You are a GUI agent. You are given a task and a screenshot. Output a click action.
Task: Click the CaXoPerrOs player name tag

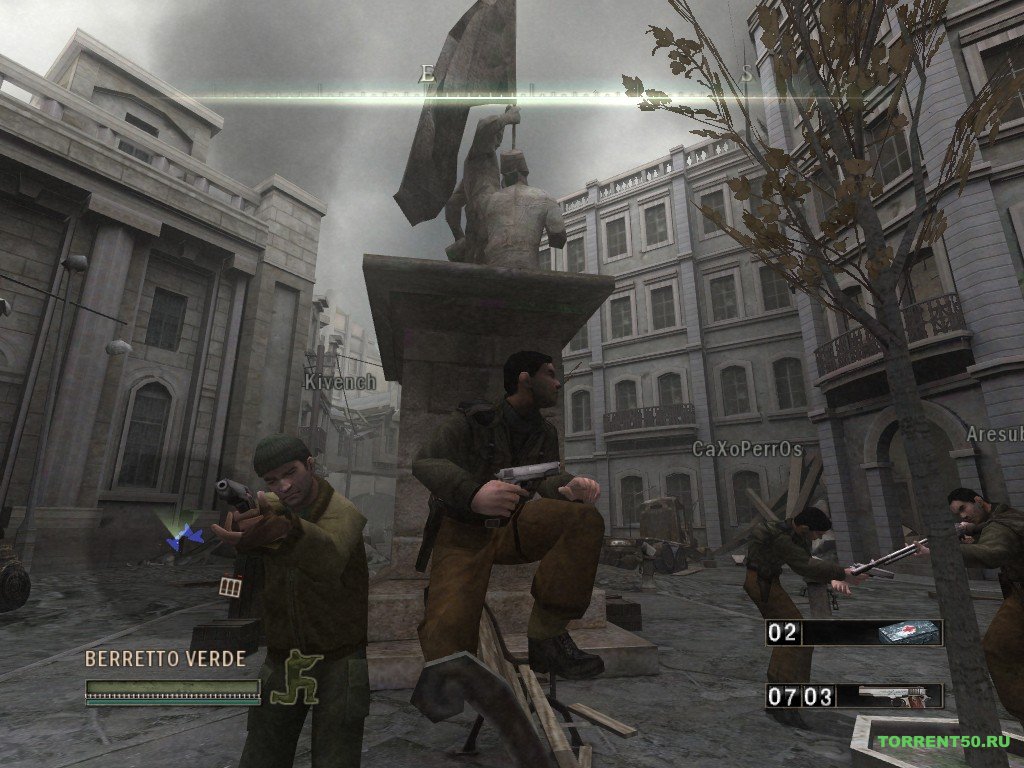pyautogui.click(x=747, y=449)
